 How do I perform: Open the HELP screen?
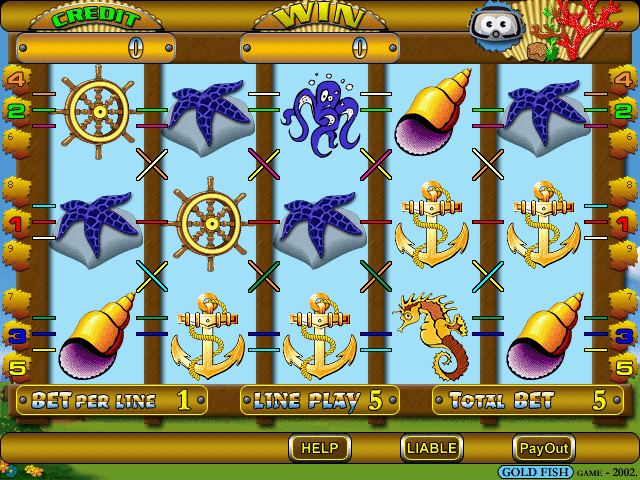pos(320,448)
